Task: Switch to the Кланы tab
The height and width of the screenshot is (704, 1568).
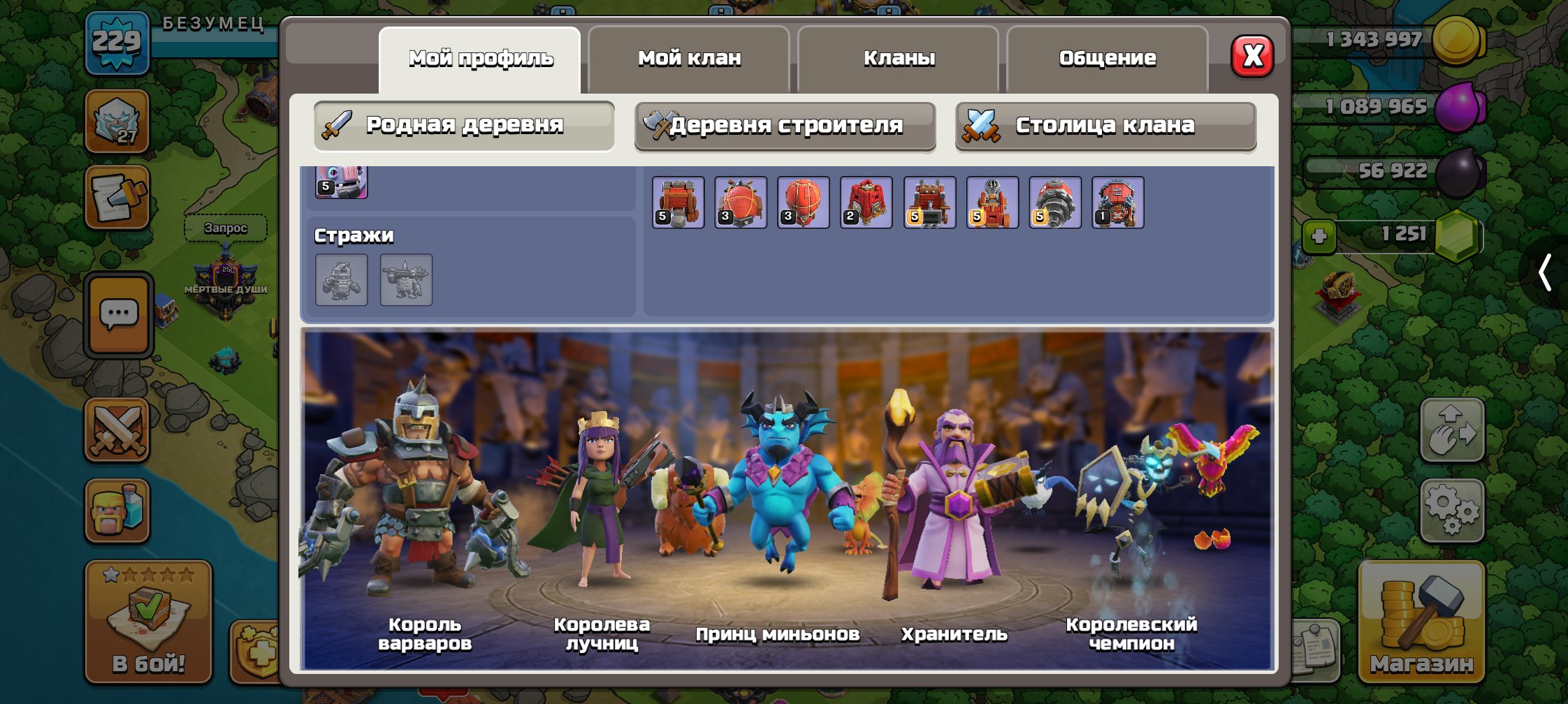Action: 899,58
